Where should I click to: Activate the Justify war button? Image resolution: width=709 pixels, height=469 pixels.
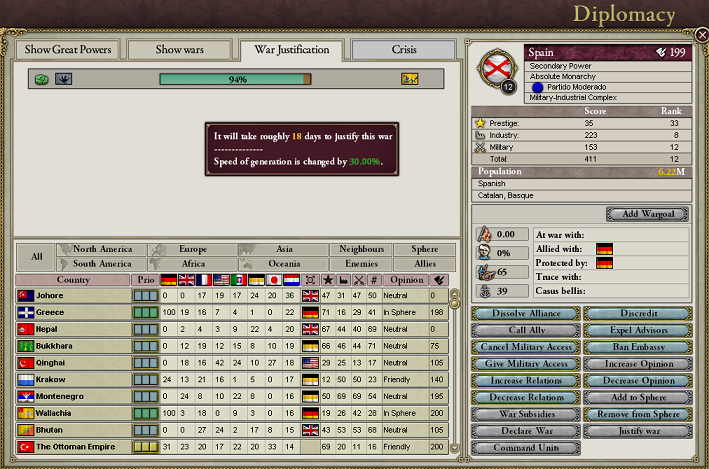point(638,432)
